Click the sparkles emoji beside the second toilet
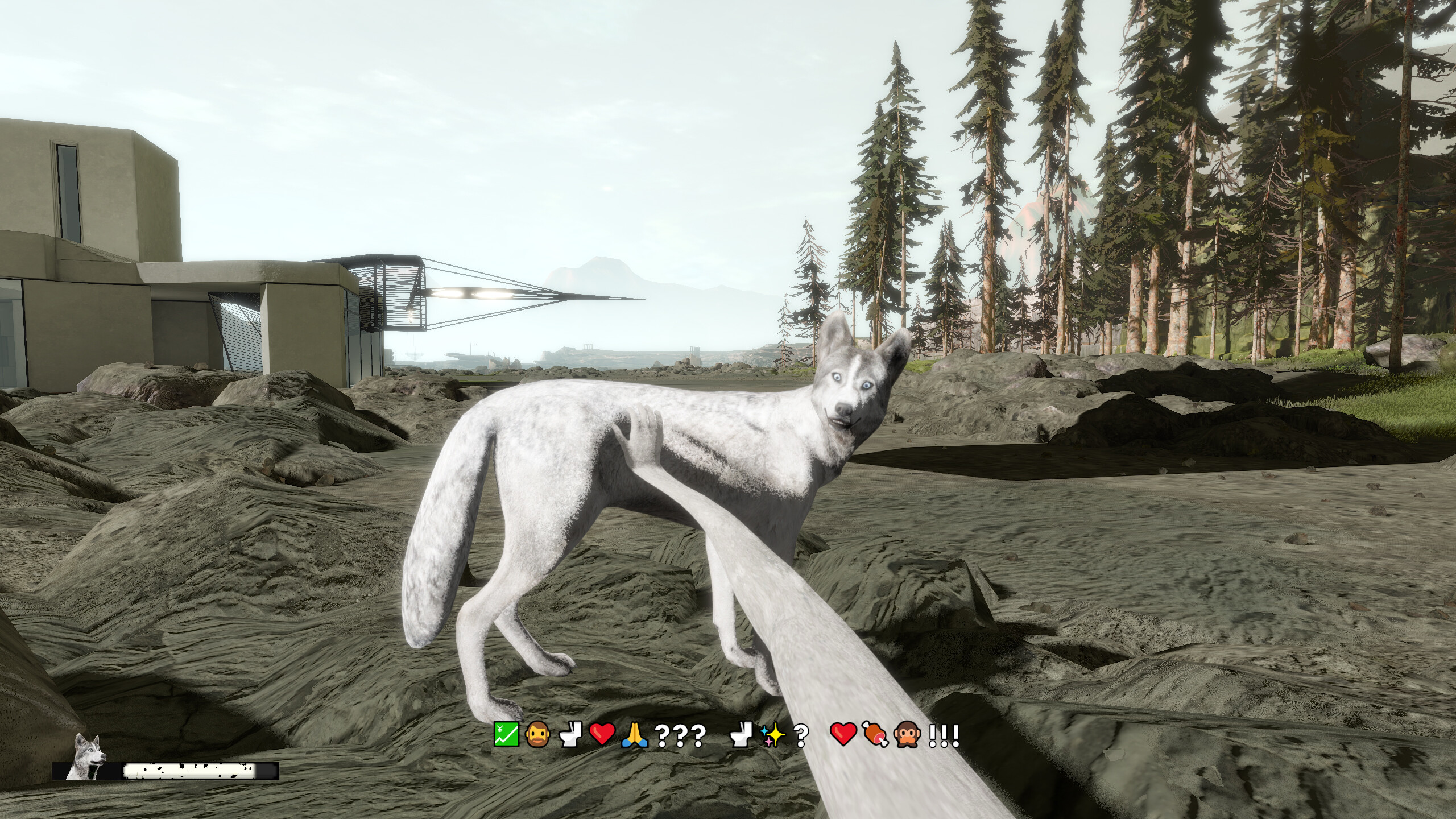Screen dimensions: 1456x819 tap(773, 733)
